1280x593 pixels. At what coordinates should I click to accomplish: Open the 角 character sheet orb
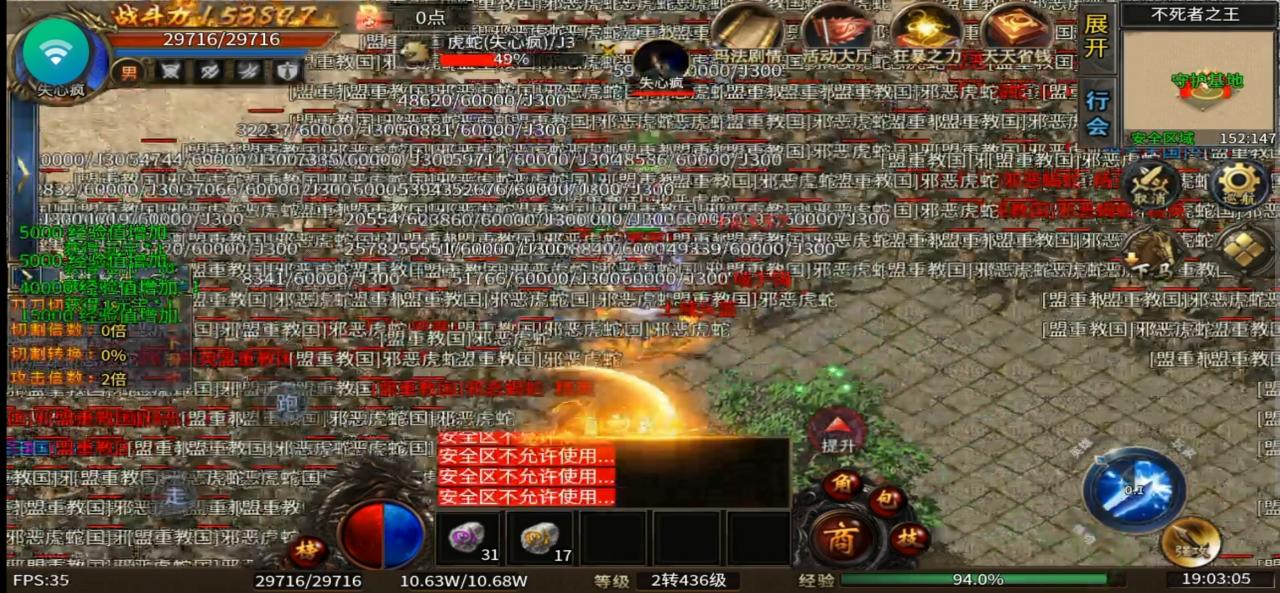(842, 485)
